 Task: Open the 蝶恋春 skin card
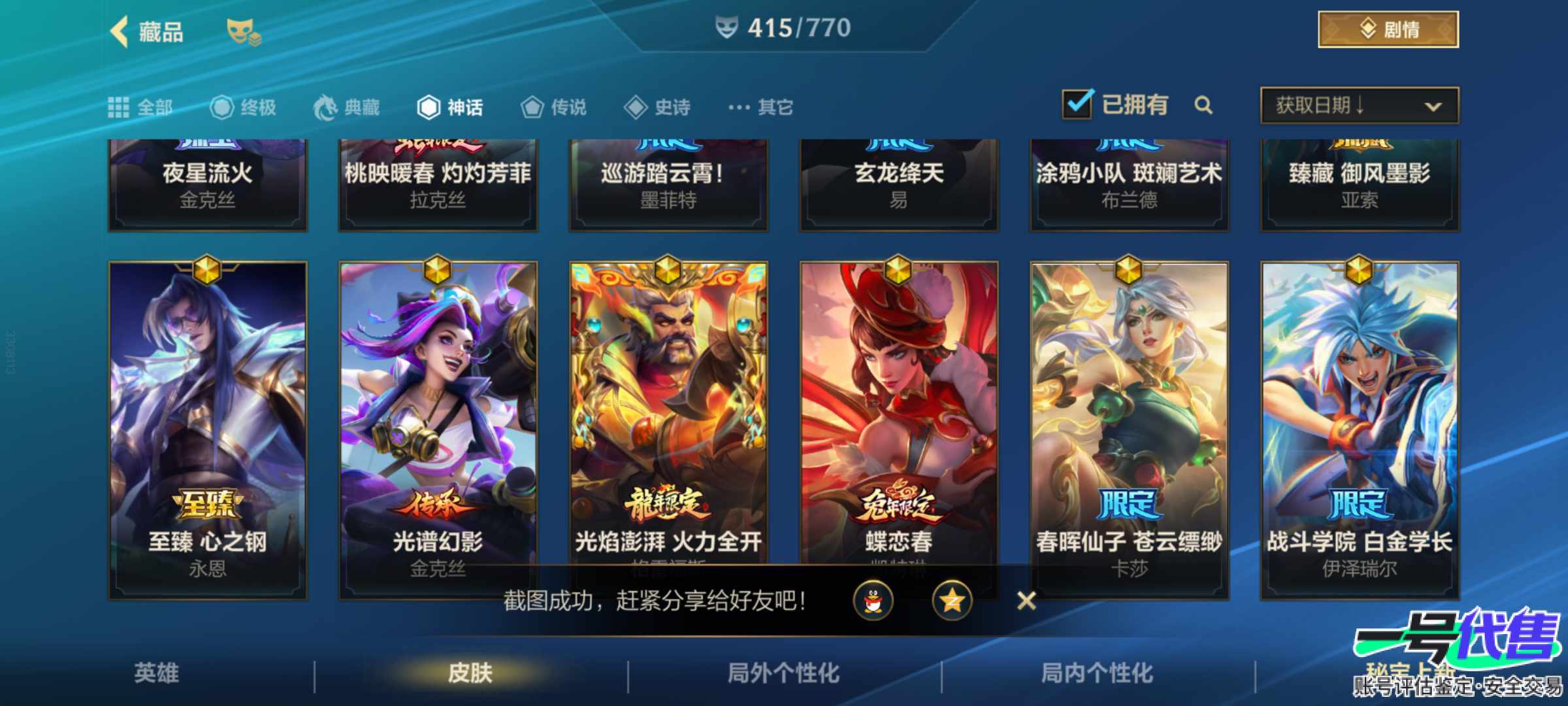(899, 405)
